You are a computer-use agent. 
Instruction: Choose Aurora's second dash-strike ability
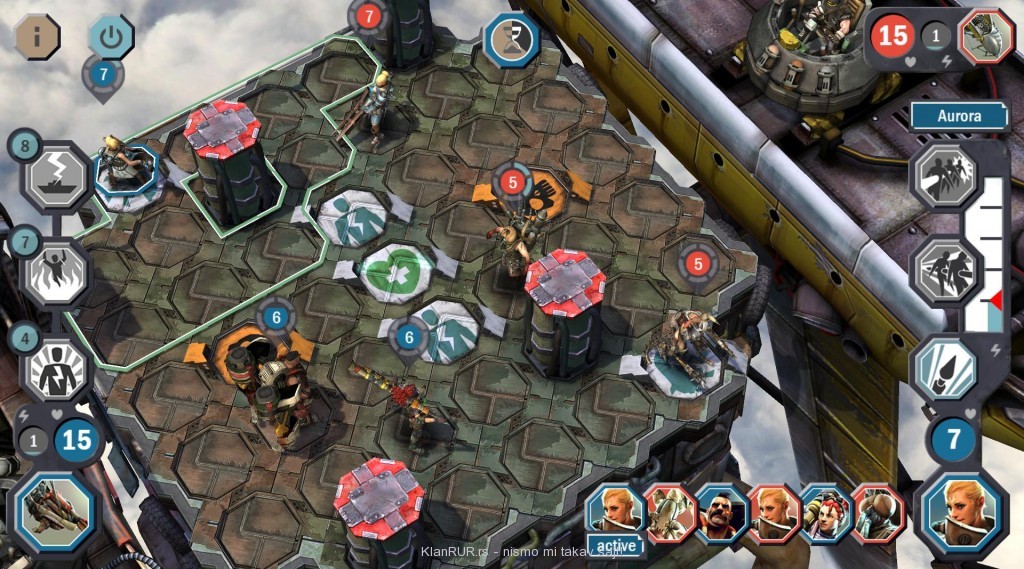point(945,270)
